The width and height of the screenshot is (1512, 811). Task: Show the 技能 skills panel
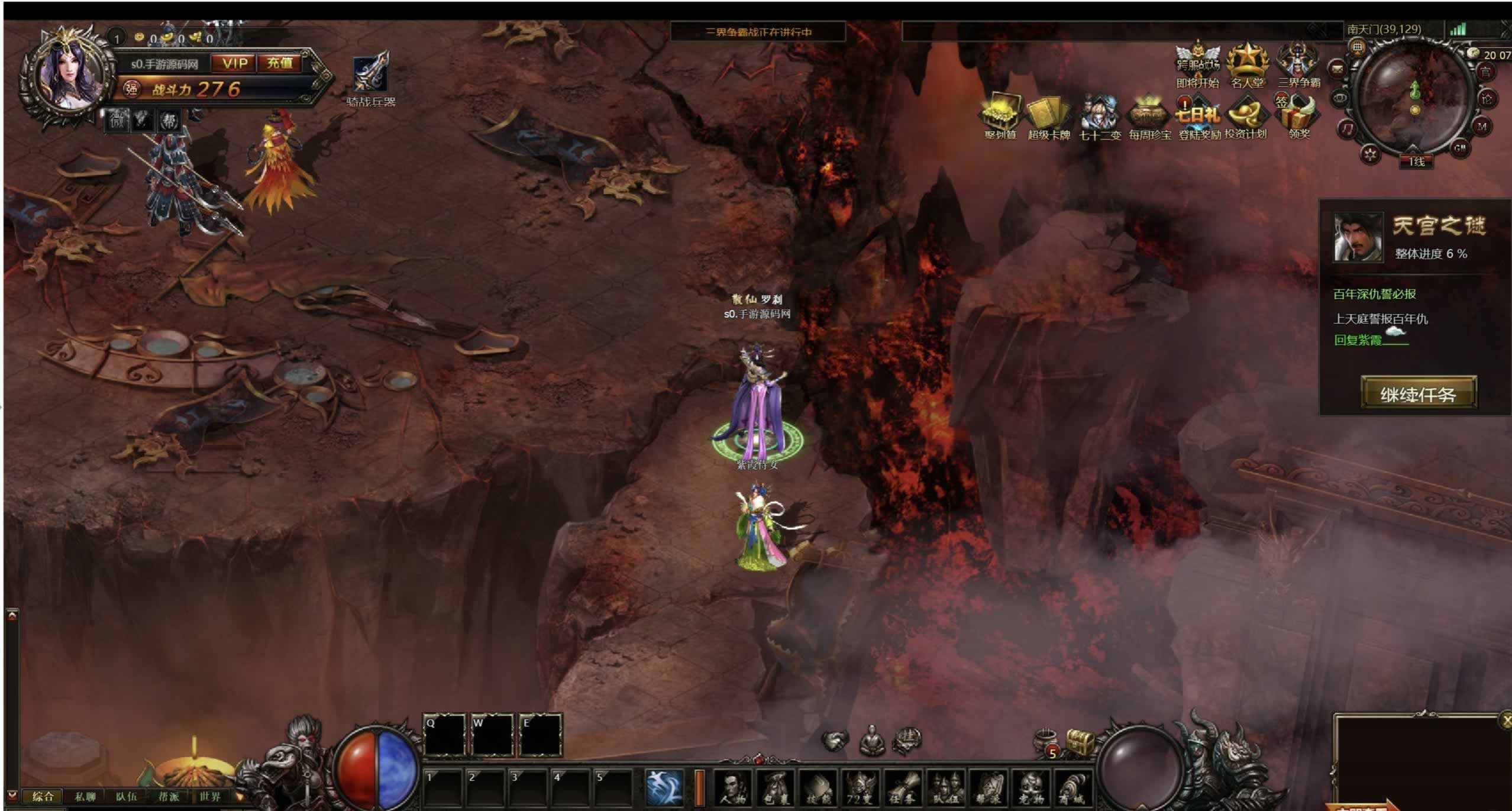(x=818, y=789)
